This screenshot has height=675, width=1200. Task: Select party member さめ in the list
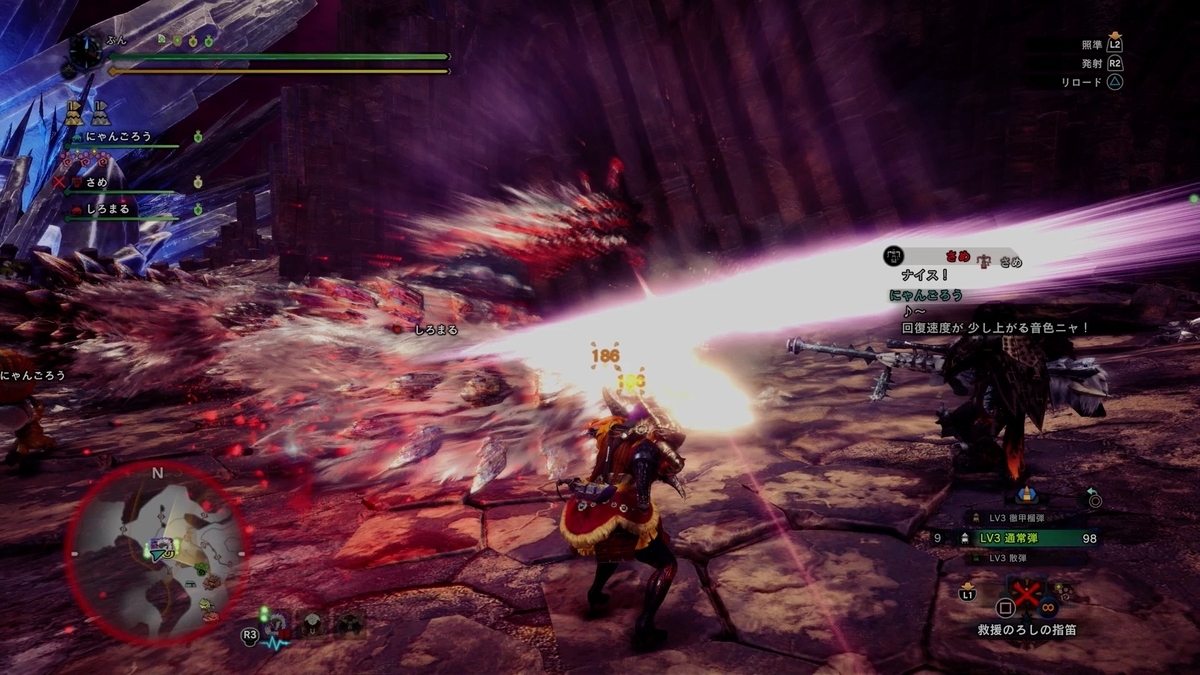click(x=97, y=183)
